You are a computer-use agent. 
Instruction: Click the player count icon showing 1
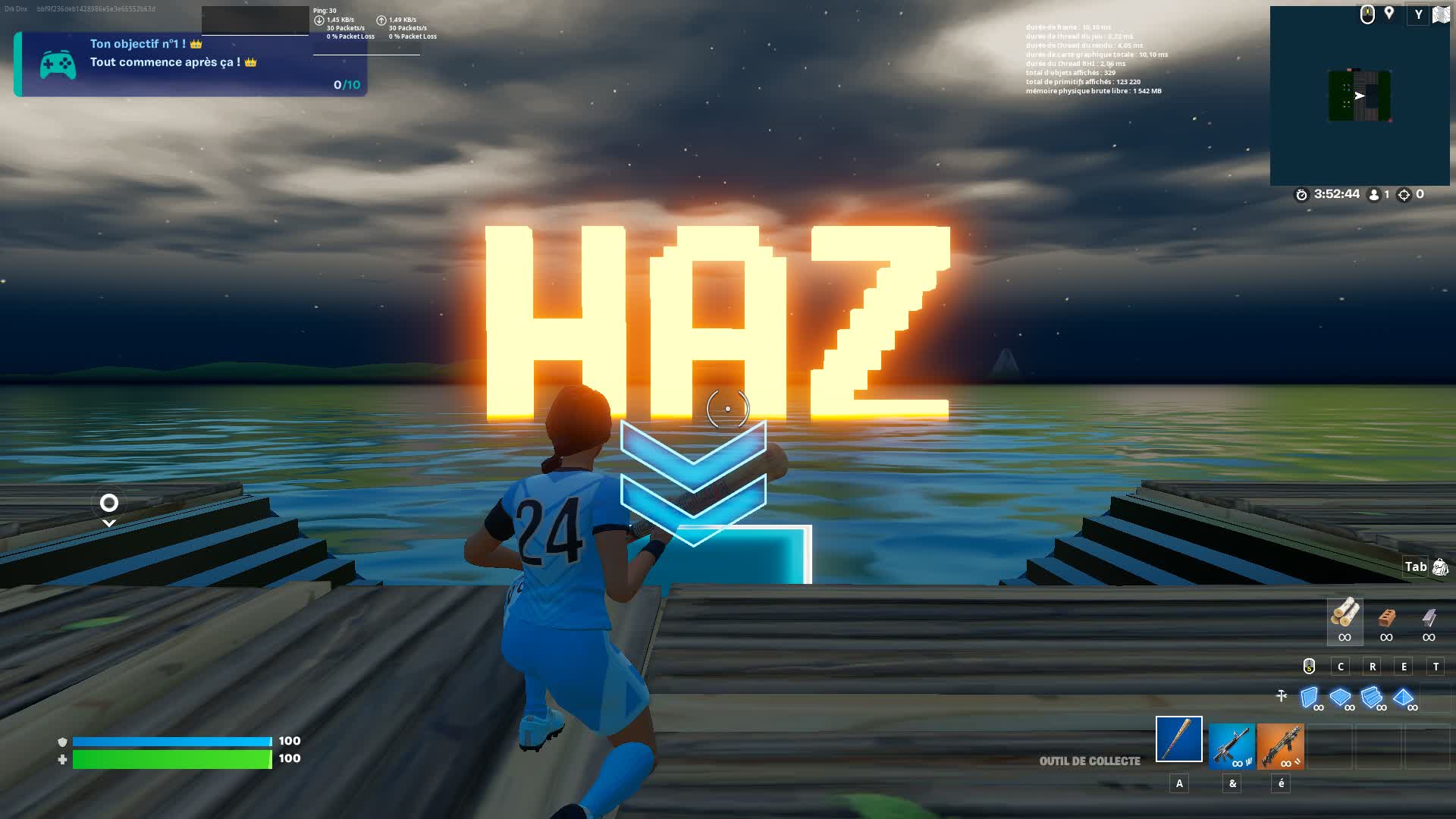coord(1375,195)
